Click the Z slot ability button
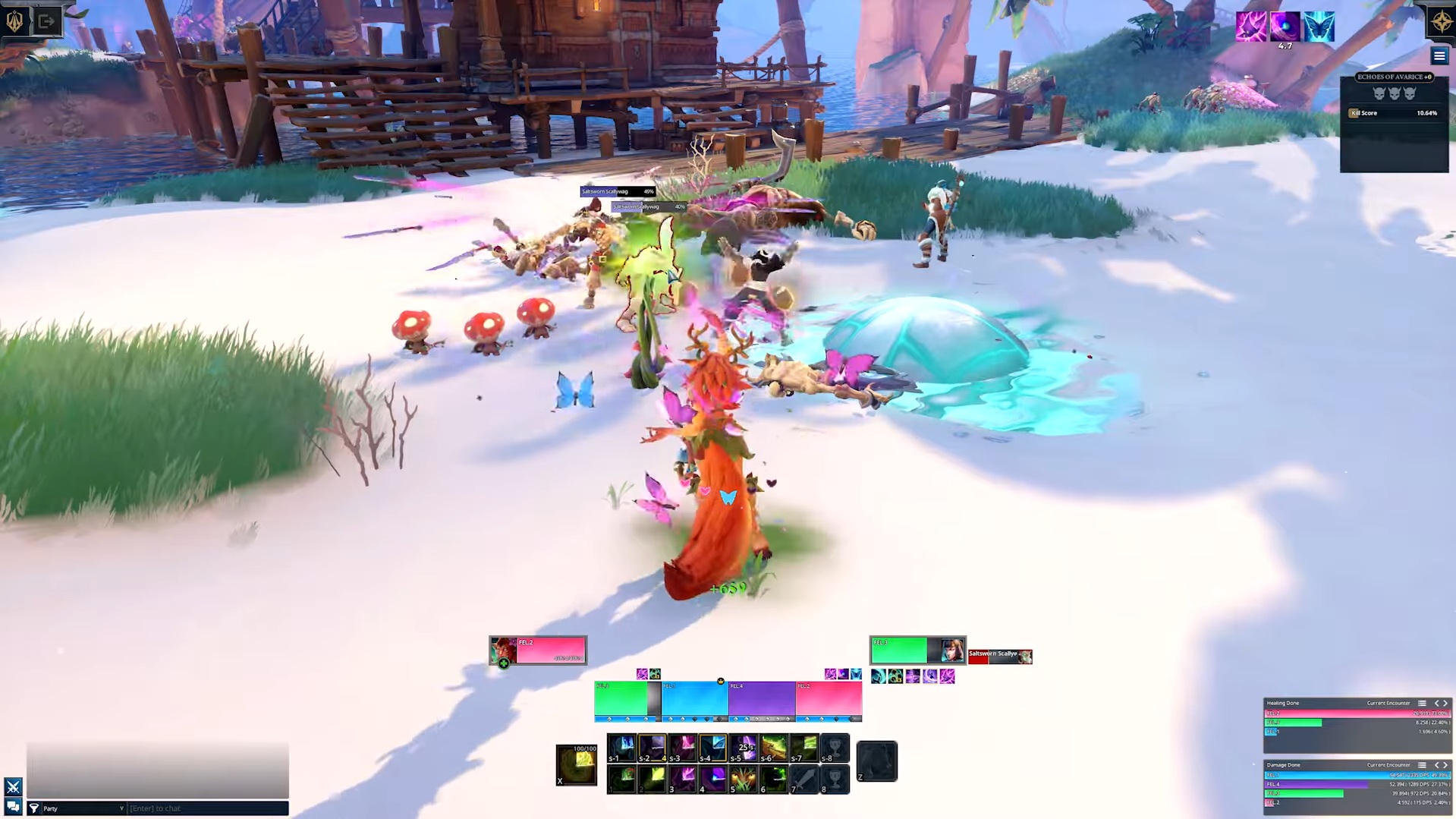The image size is (1456, 819). (877, 761)
